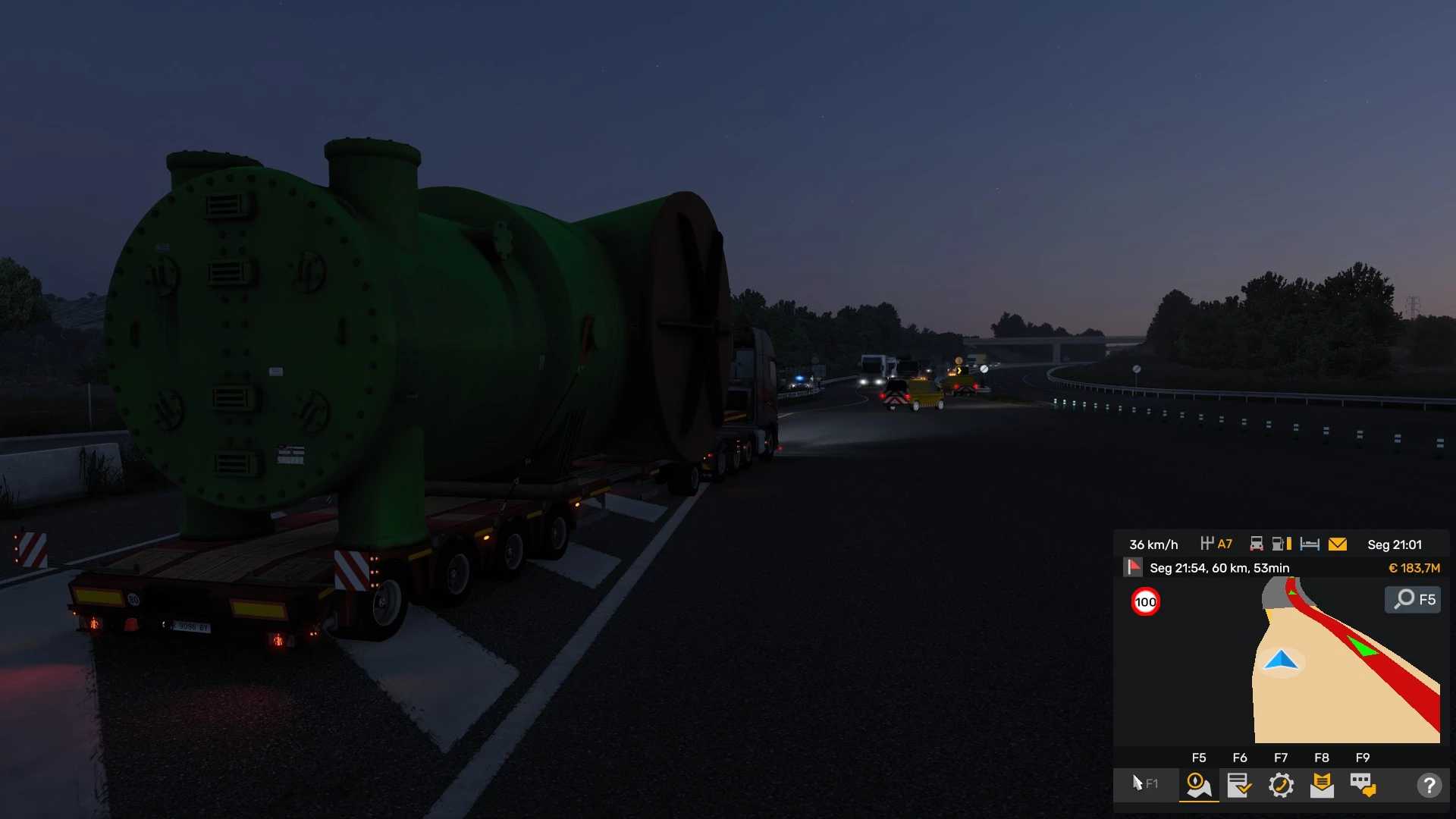The height and width of the screenshot is (819, 1456).
Task: Click the 36 km/h speed readout
Action: [1153, 544]
